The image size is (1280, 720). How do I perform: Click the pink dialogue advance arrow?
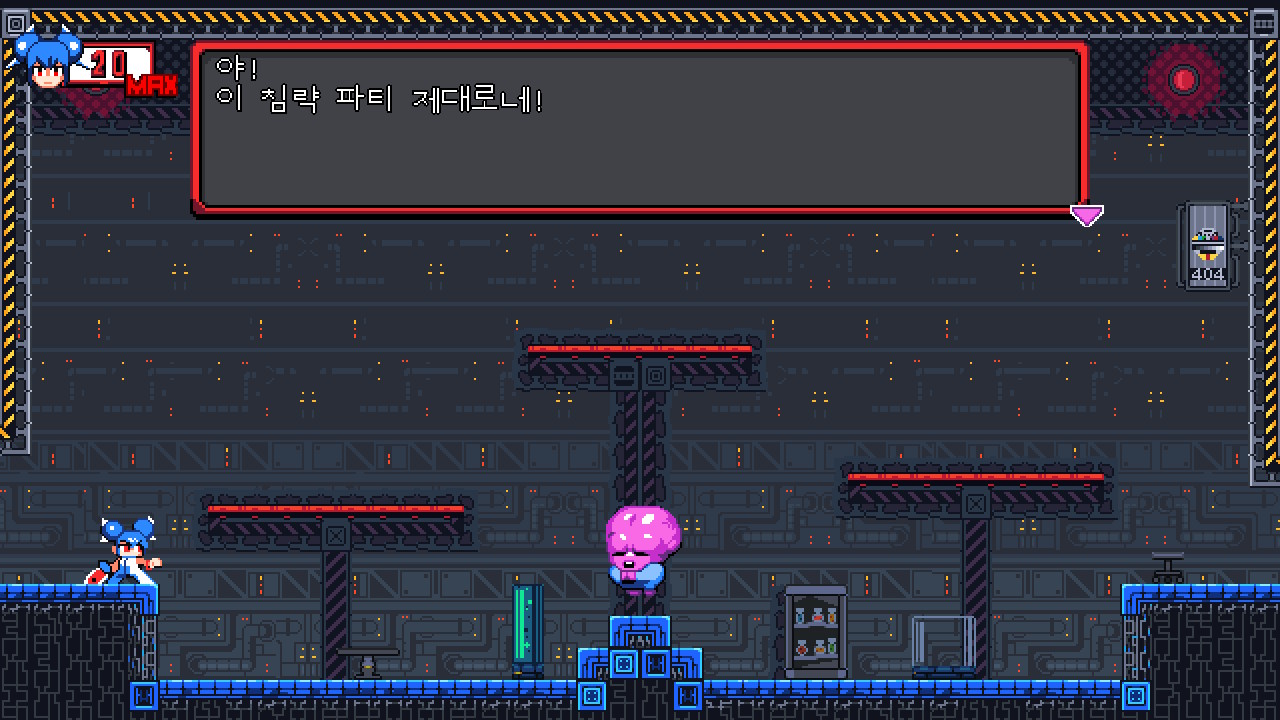[1086, 213]
